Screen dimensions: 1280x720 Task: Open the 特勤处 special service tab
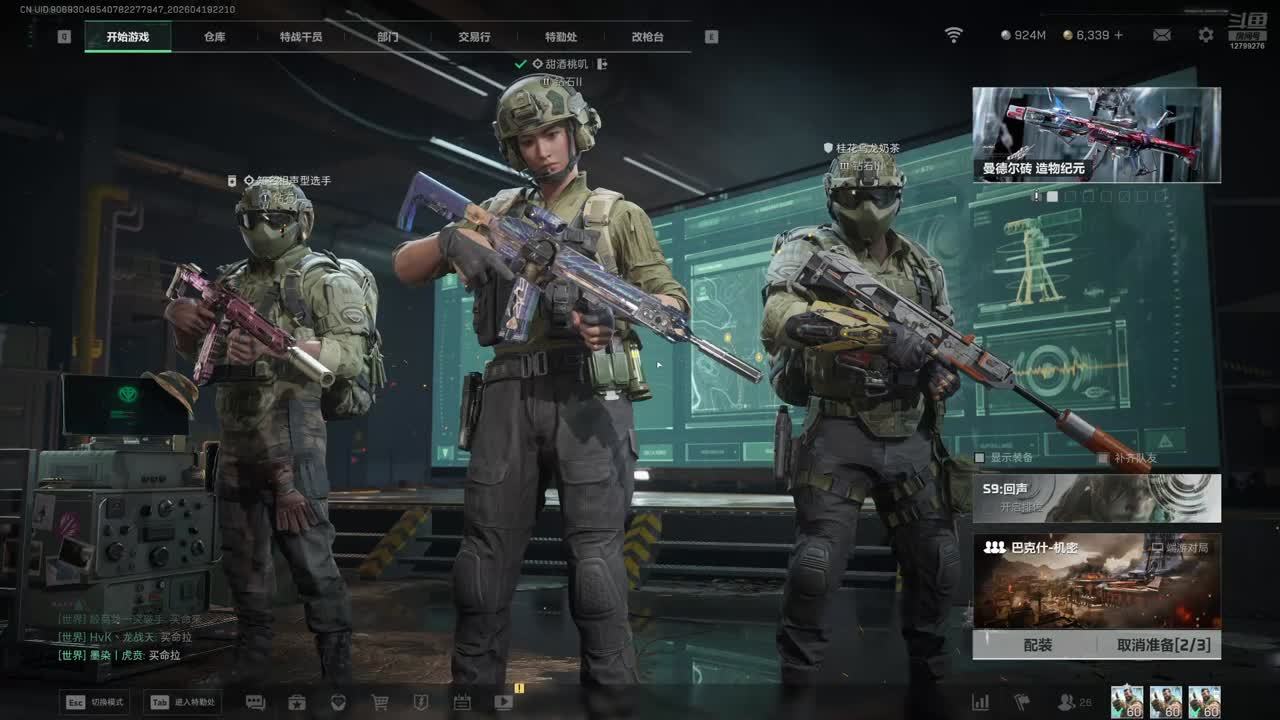coord(561,37)
